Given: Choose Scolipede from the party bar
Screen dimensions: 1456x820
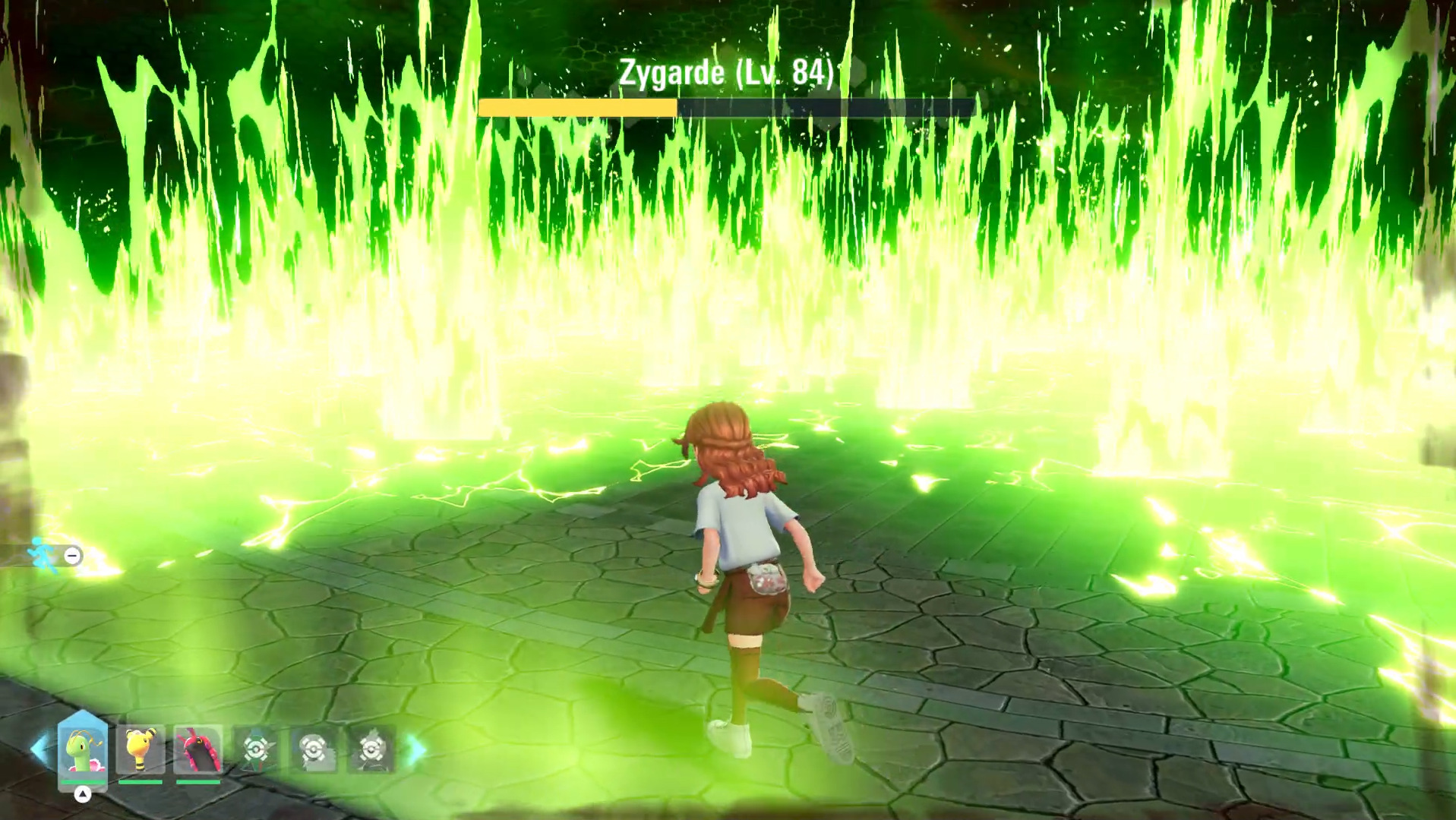Looking at the screenshot, I should [x=198, y=749].
